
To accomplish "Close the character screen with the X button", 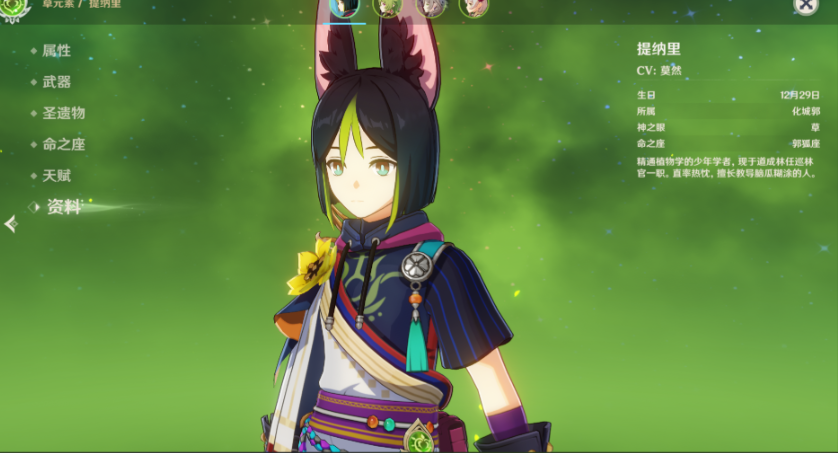I will coord(806,6).
